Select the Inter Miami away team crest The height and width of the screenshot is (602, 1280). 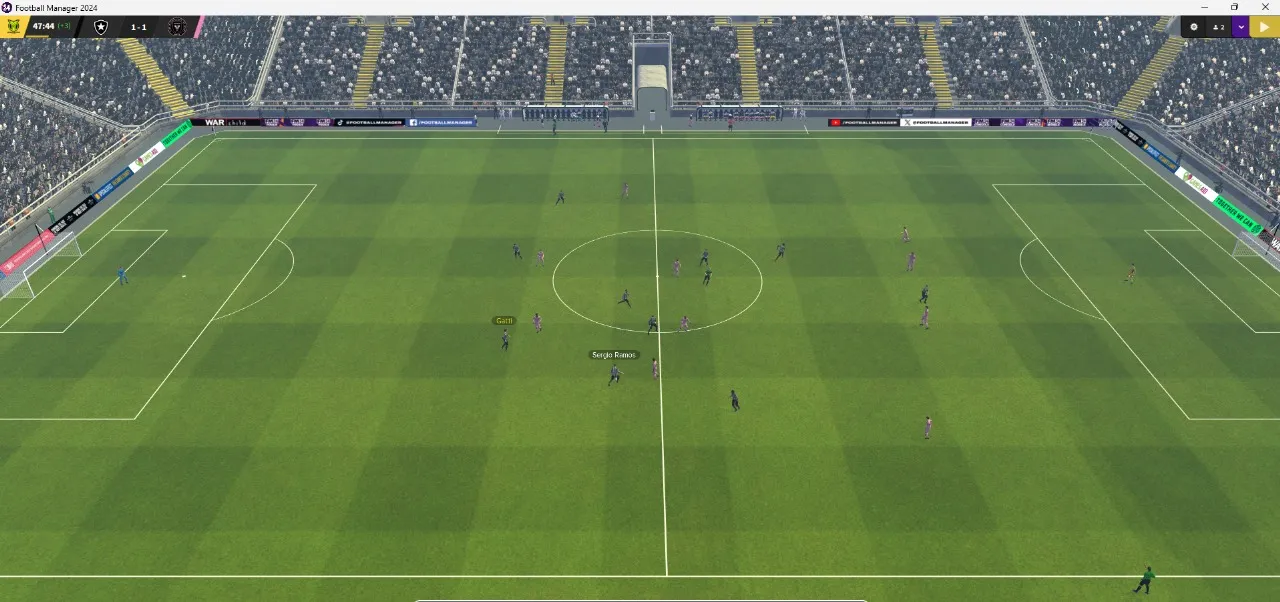177,27
